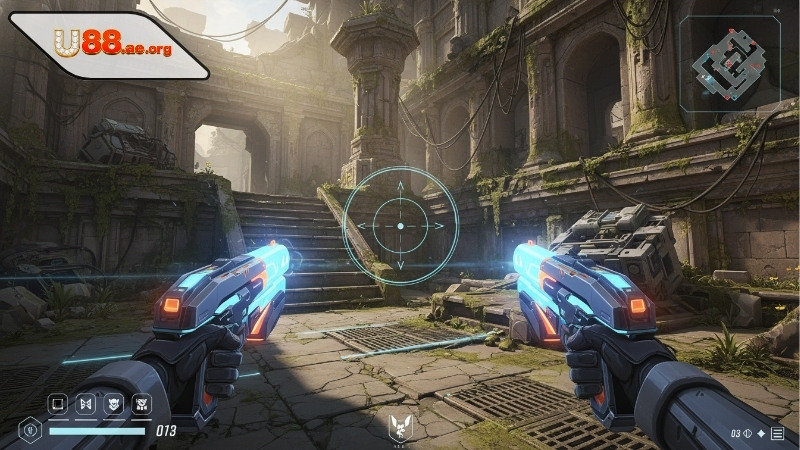Click the diamond star icon
800x450 pixels.
coord(761,433)
